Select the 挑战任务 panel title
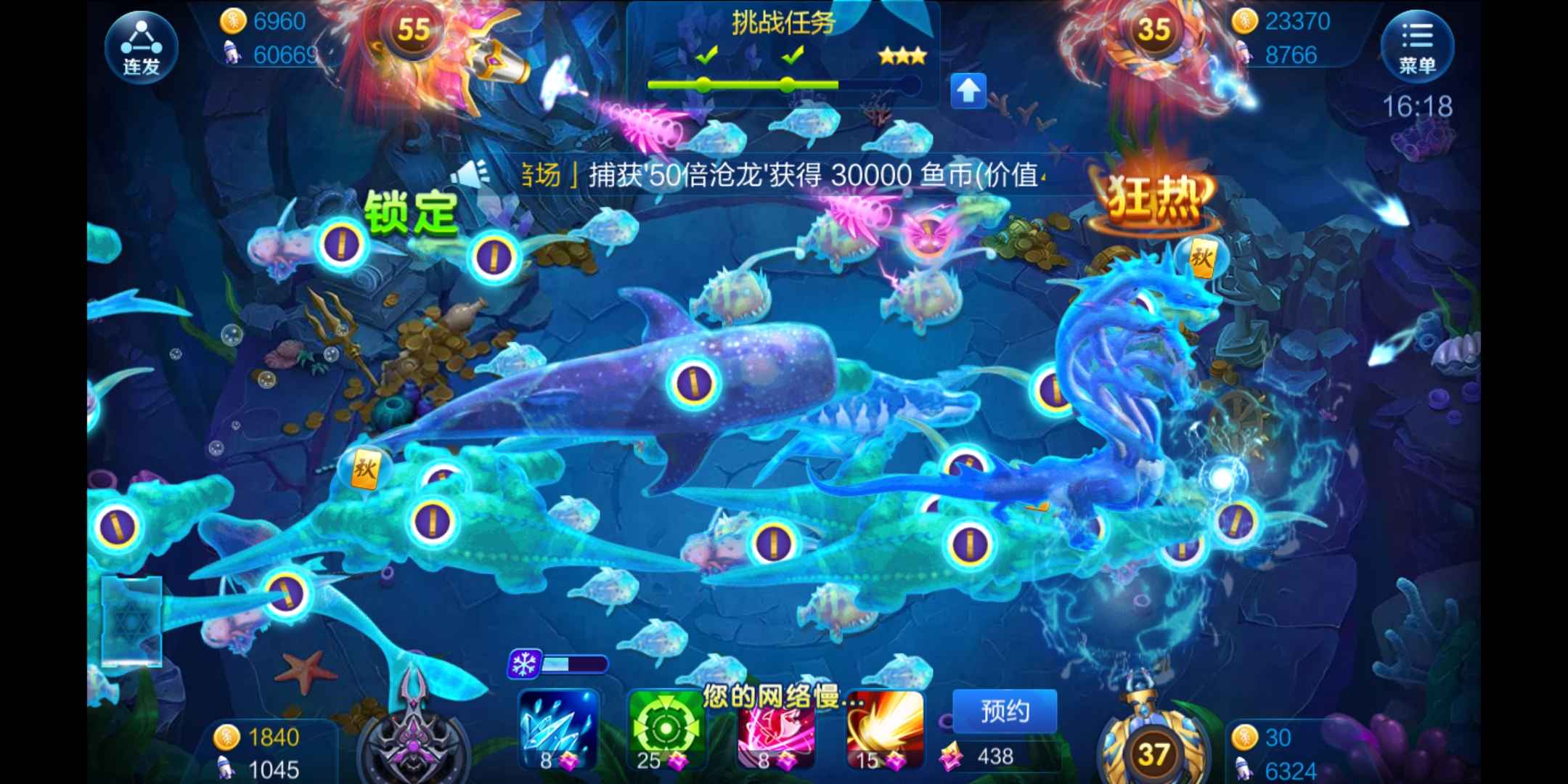This screenshot has width=1568, height=784. click(784, 22)
